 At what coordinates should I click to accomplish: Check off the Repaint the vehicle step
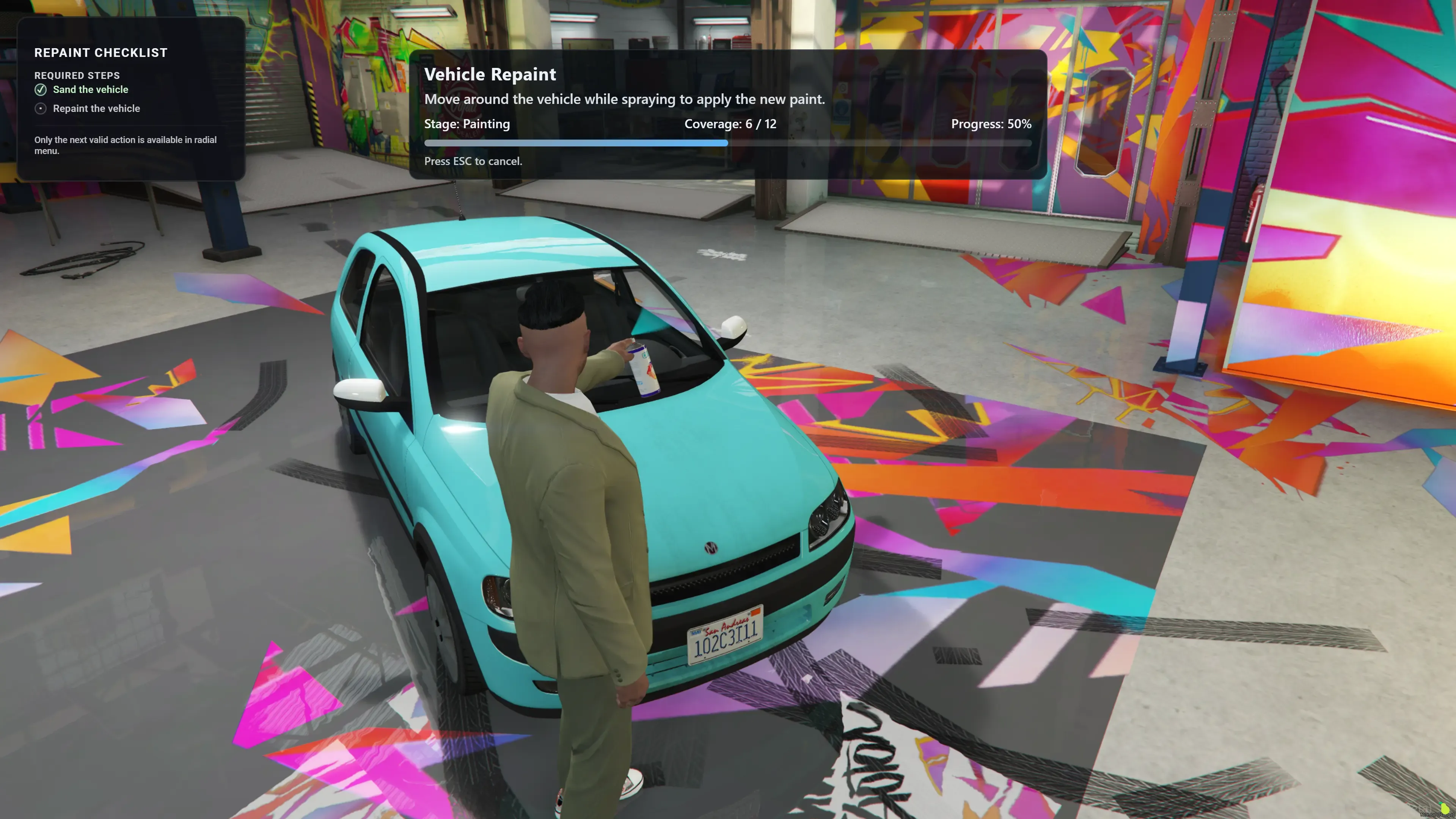point(97,108)
